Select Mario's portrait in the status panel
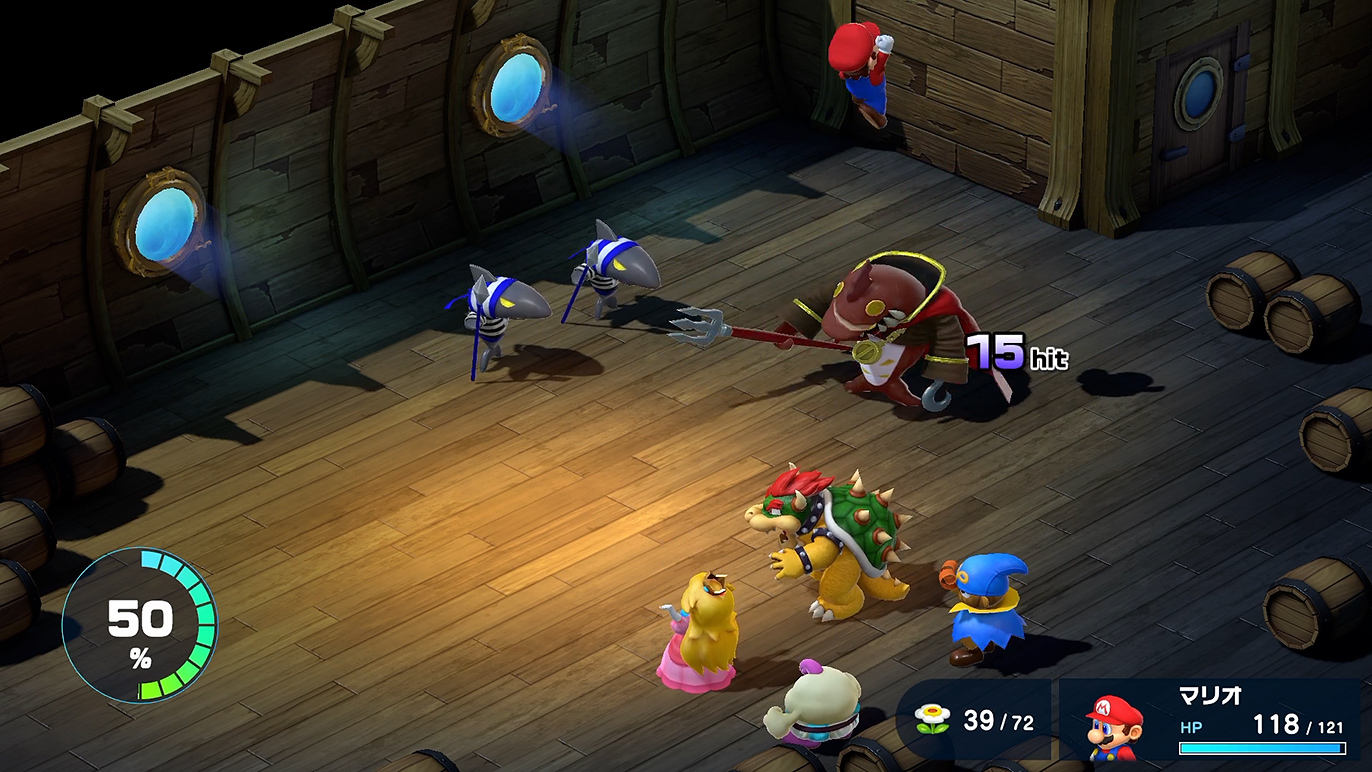The height and width of the screenshot is (772, 1372). pos(1114,728)
